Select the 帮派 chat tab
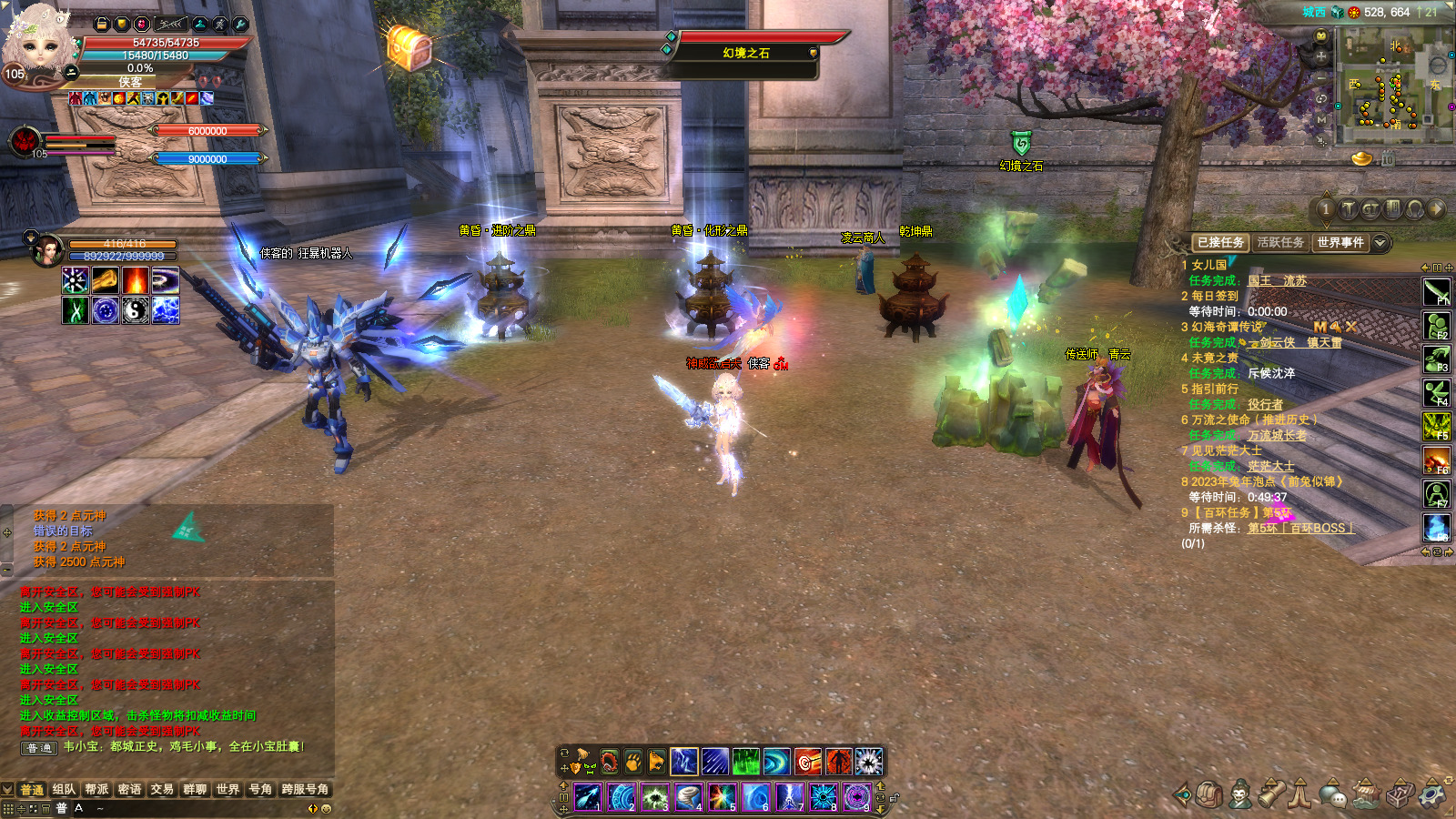 tap(96, 790)
